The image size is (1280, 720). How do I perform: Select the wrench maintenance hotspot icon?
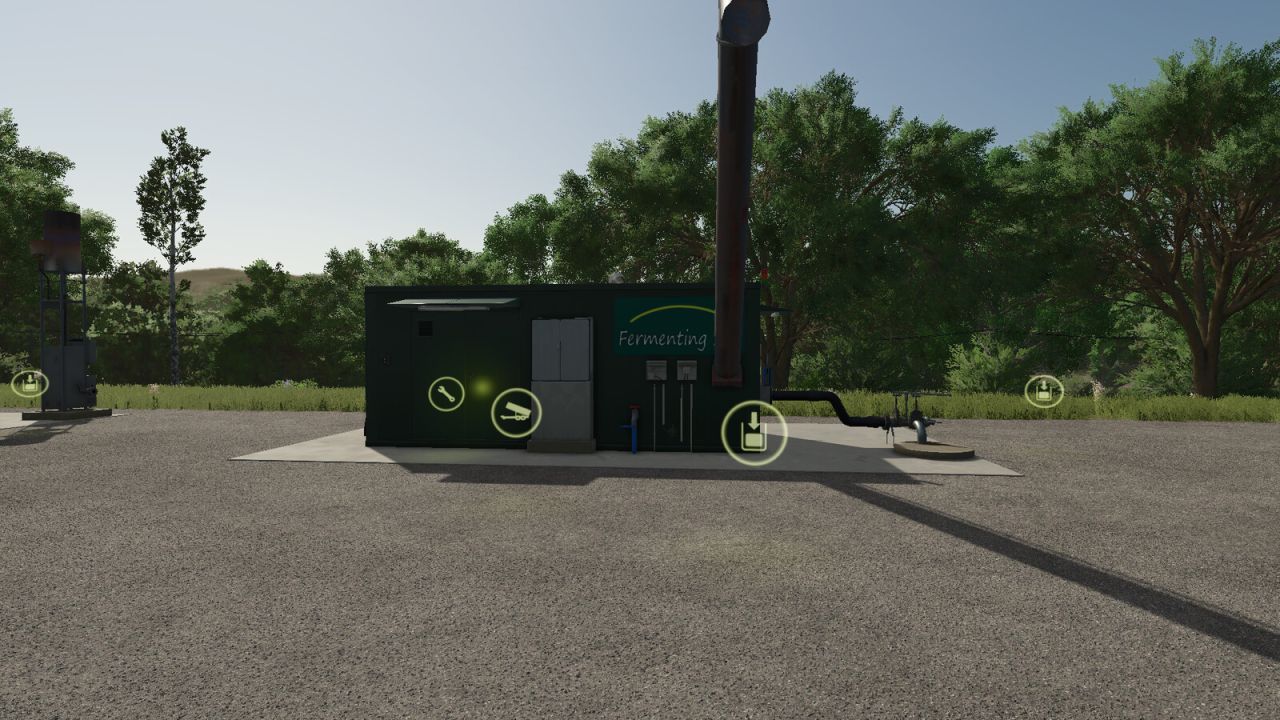tap(445, 394)
